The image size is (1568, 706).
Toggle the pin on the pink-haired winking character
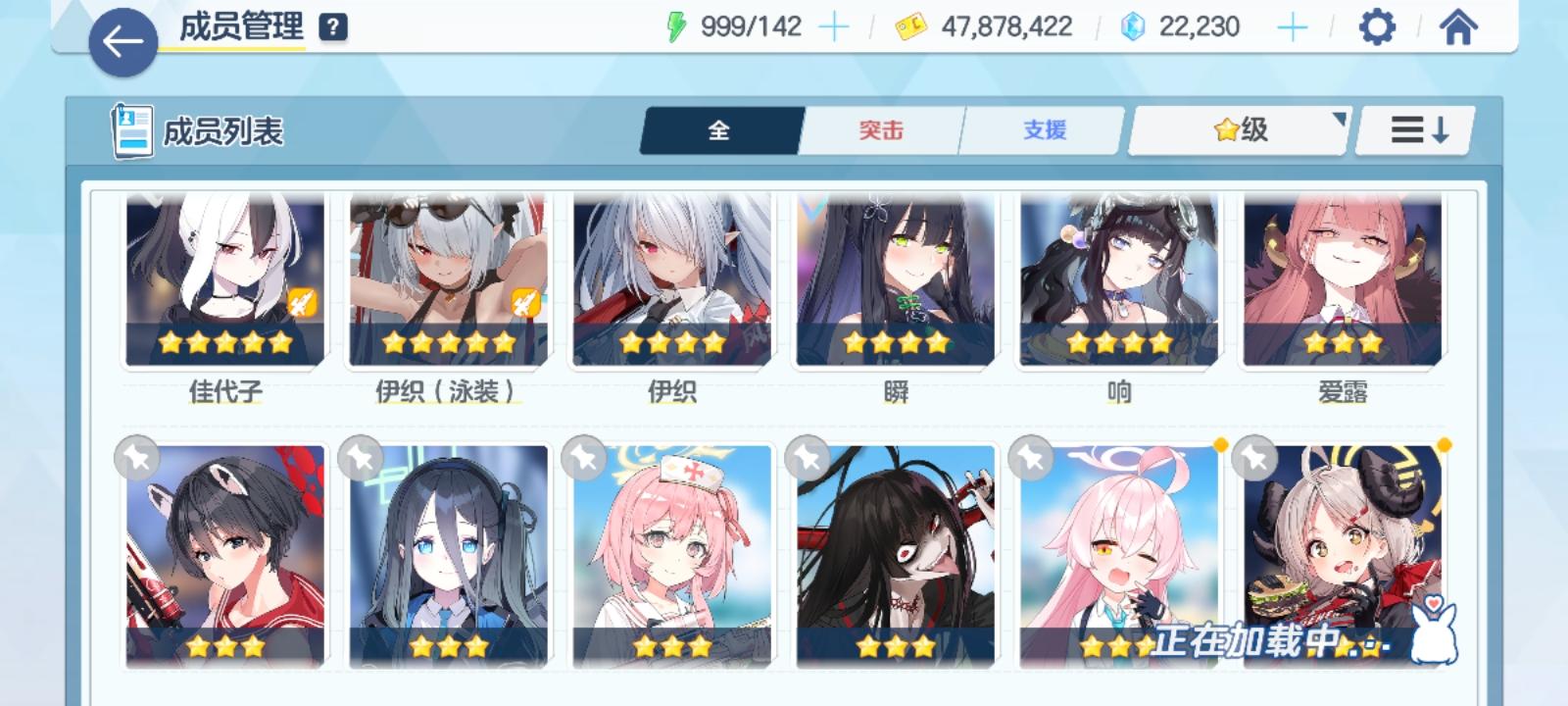[1027, 457]
